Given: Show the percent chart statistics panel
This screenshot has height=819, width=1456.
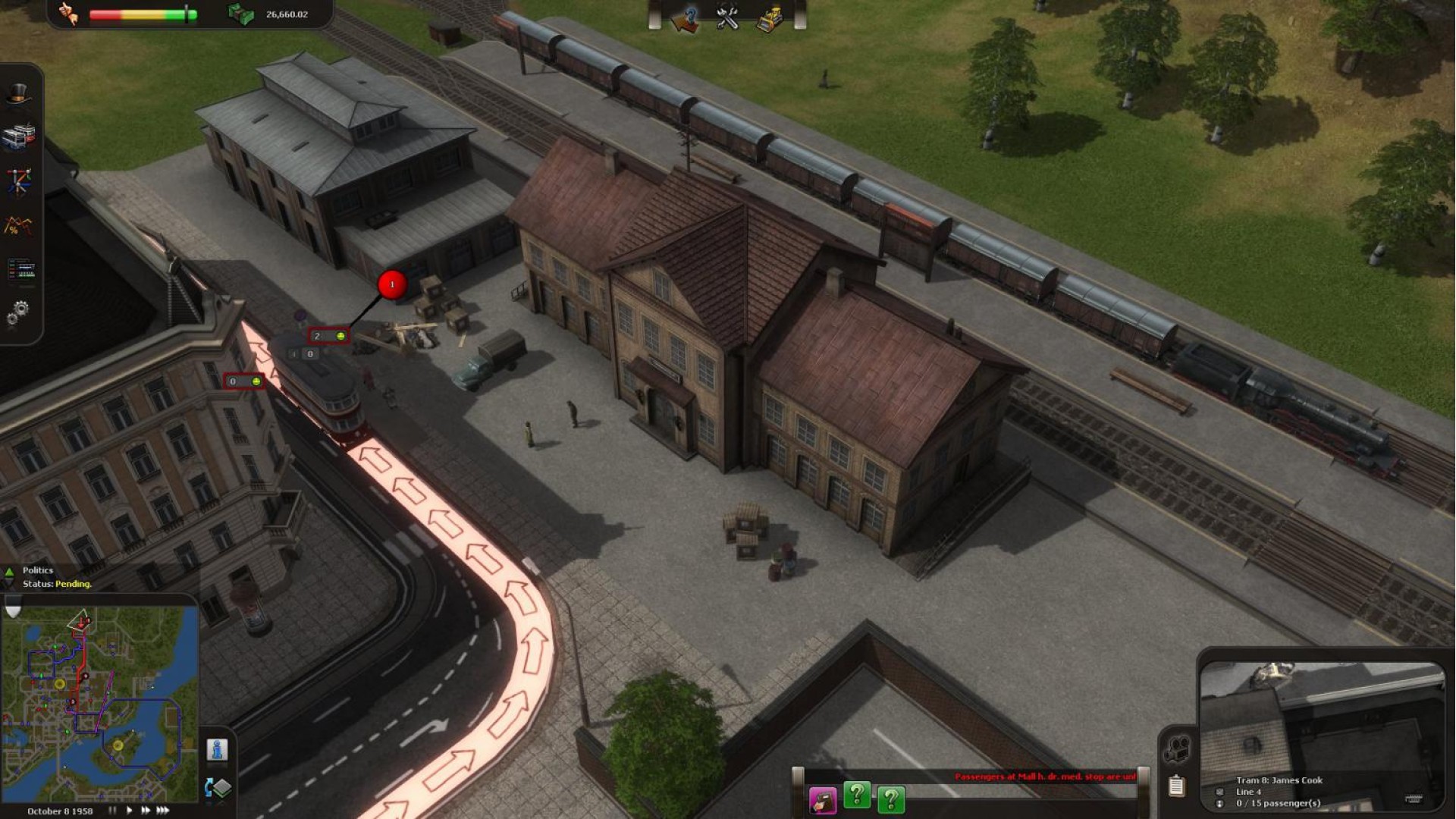Looking at the screenshot, I should [18, 225].
